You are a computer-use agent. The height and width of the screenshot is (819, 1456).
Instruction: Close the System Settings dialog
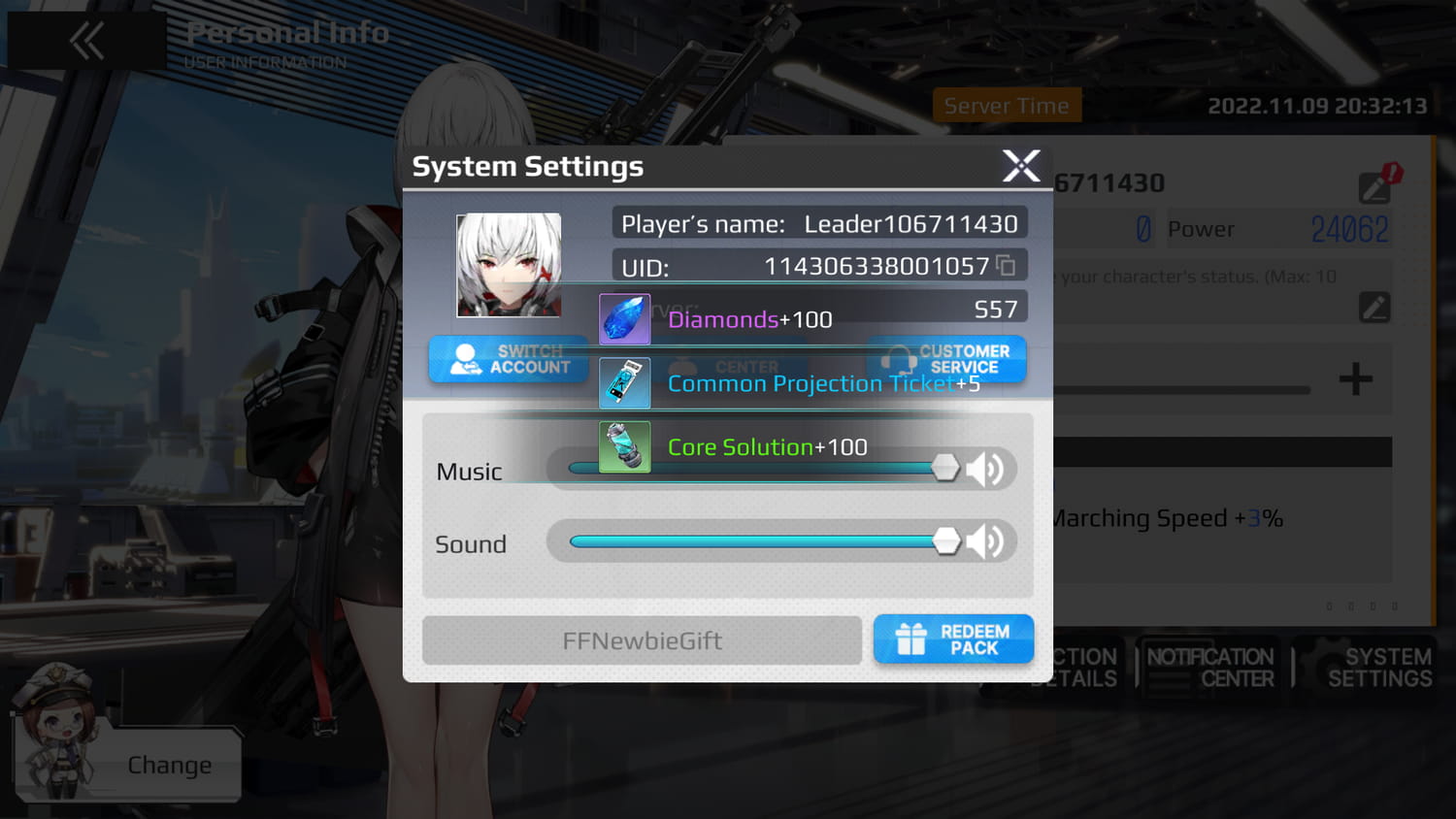pos(1021,166)
